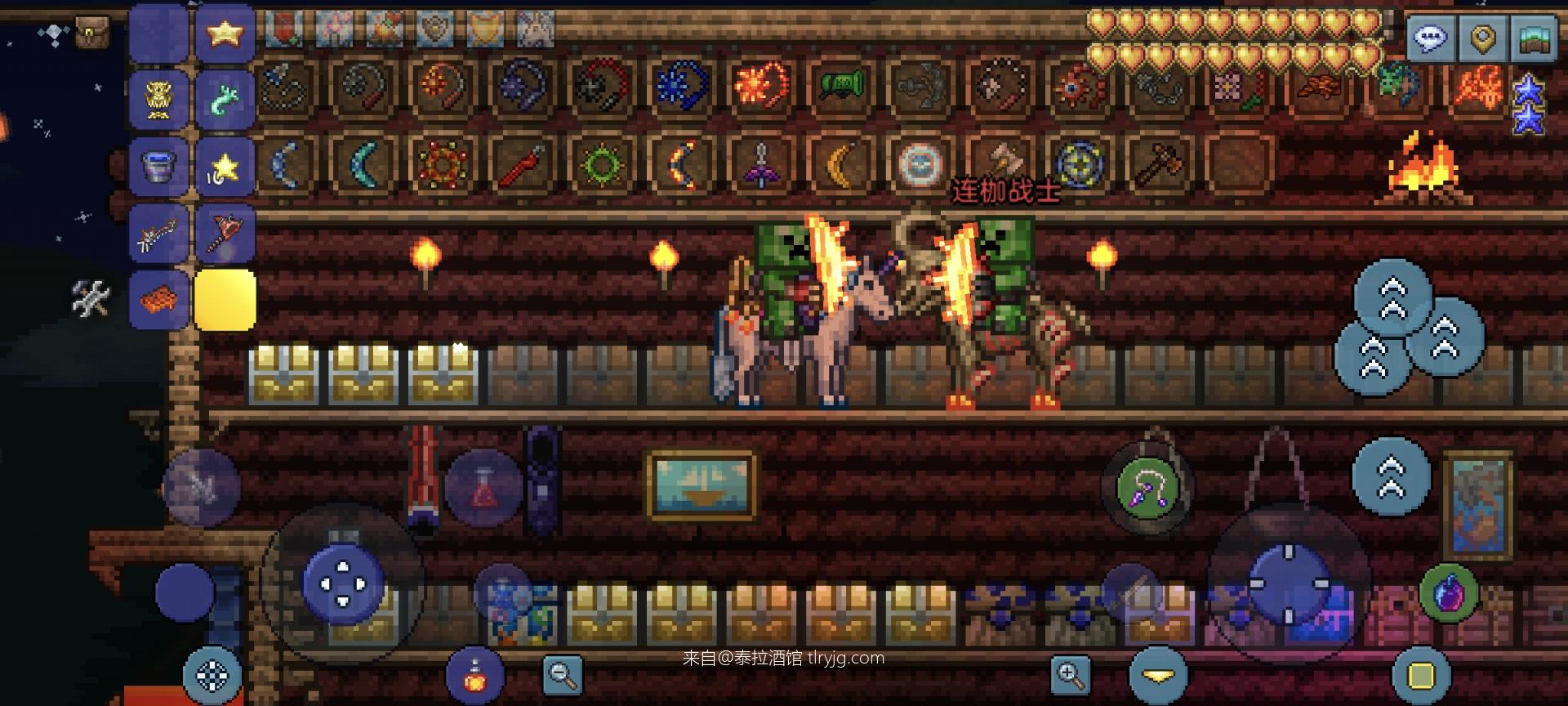Tap the yellow down-arrow button
The width and height of the screenshot is (1568, 706).
coord(1158,676)
